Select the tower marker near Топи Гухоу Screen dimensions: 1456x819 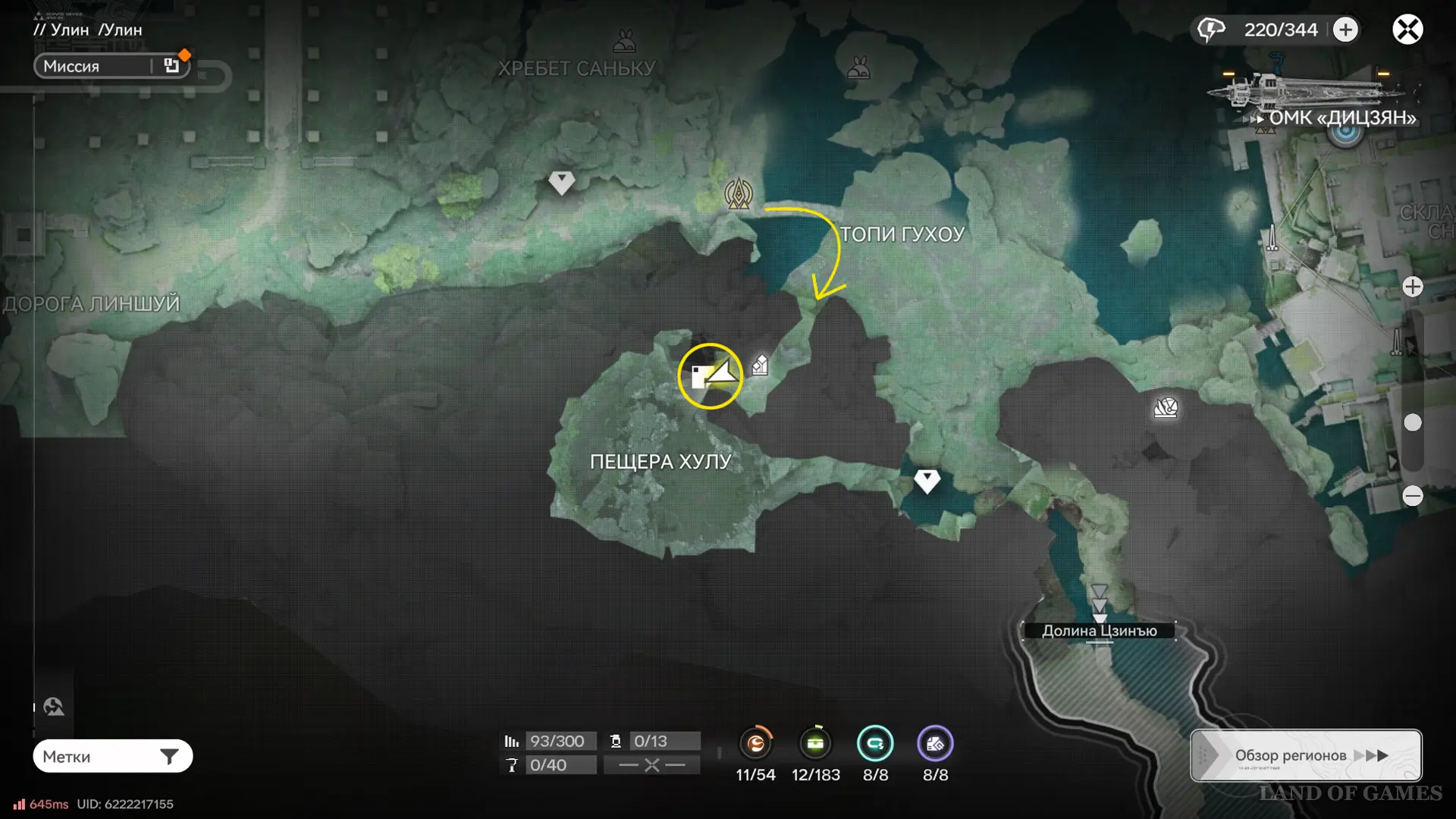(x=738, y=193)
